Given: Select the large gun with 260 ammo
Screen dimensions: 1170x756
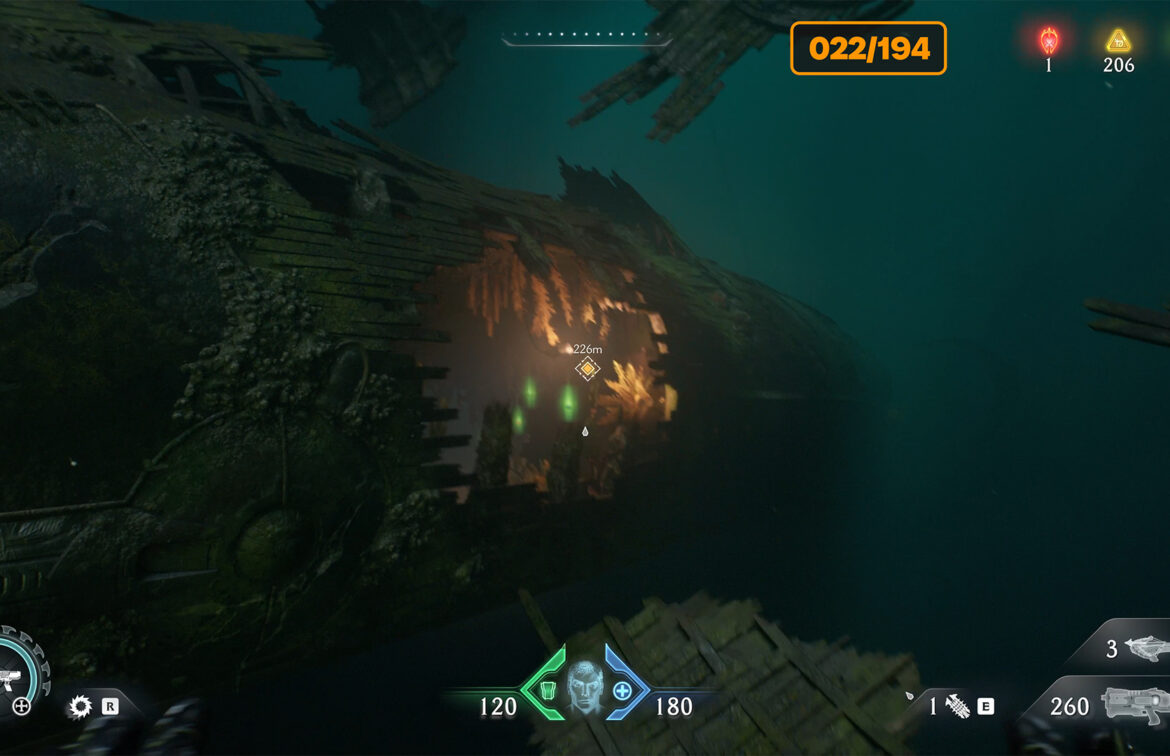Looking at the screenshot, I should tap(1135, 705).
